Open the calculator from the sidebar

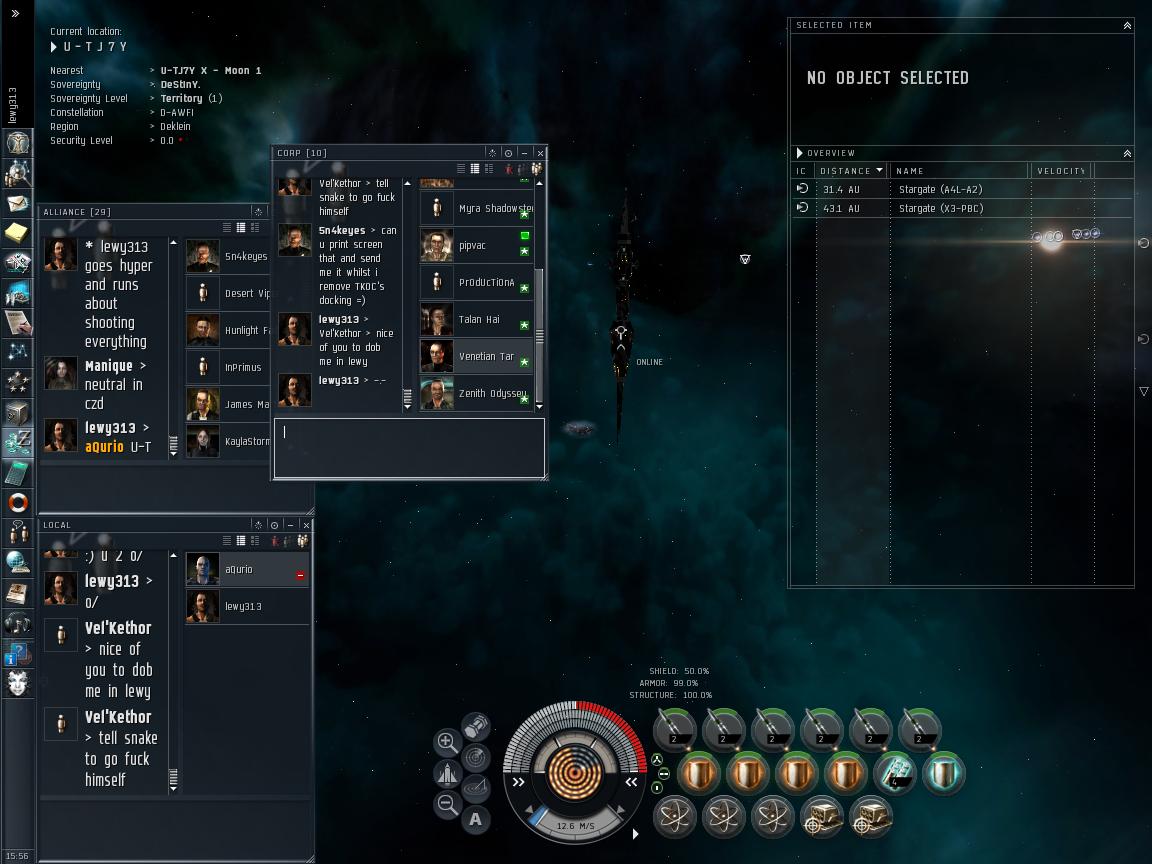[x=17, y=472]
